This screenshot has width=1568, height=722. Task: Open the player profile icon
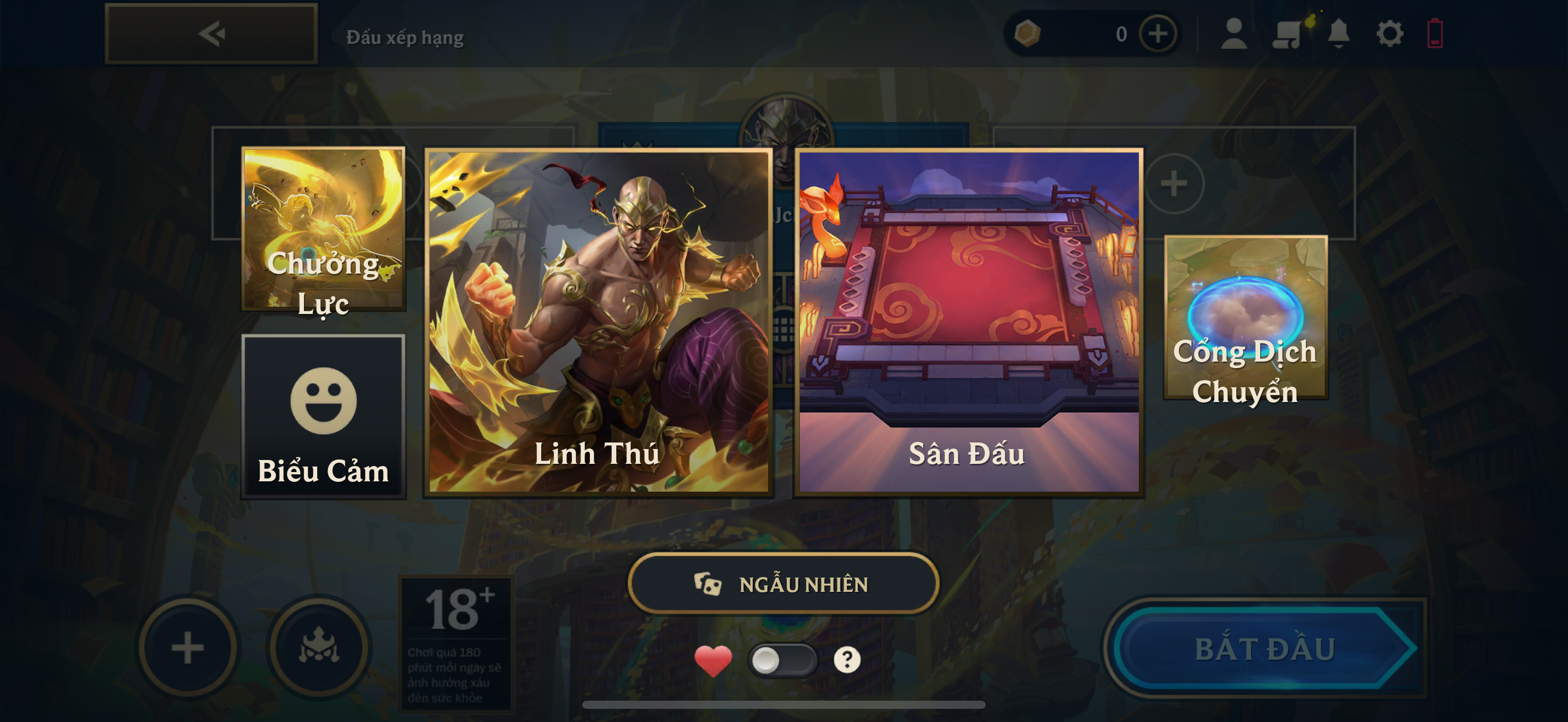[x=1234, y=33]
